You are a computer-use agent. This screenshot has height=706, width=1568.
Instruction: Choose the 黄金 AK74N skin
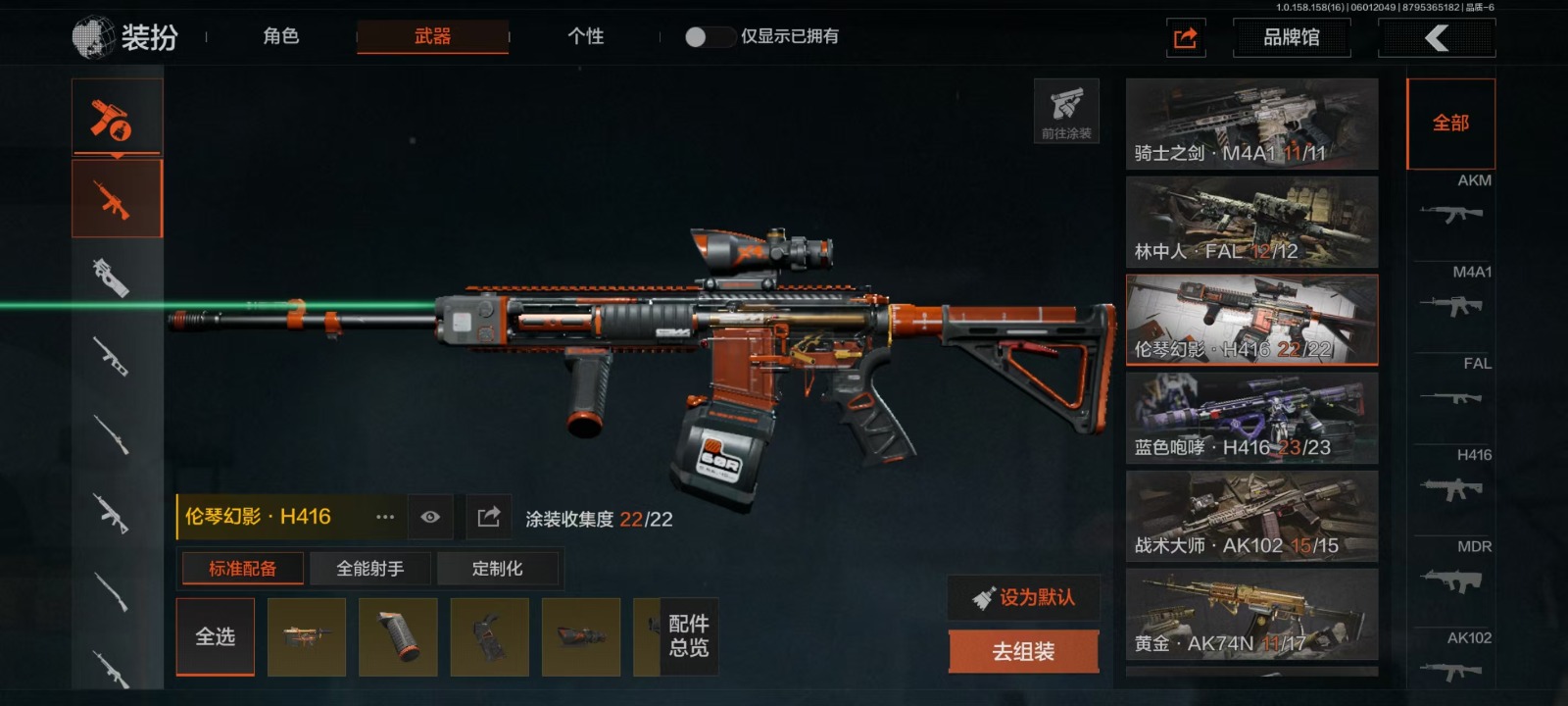point(1251,615)
